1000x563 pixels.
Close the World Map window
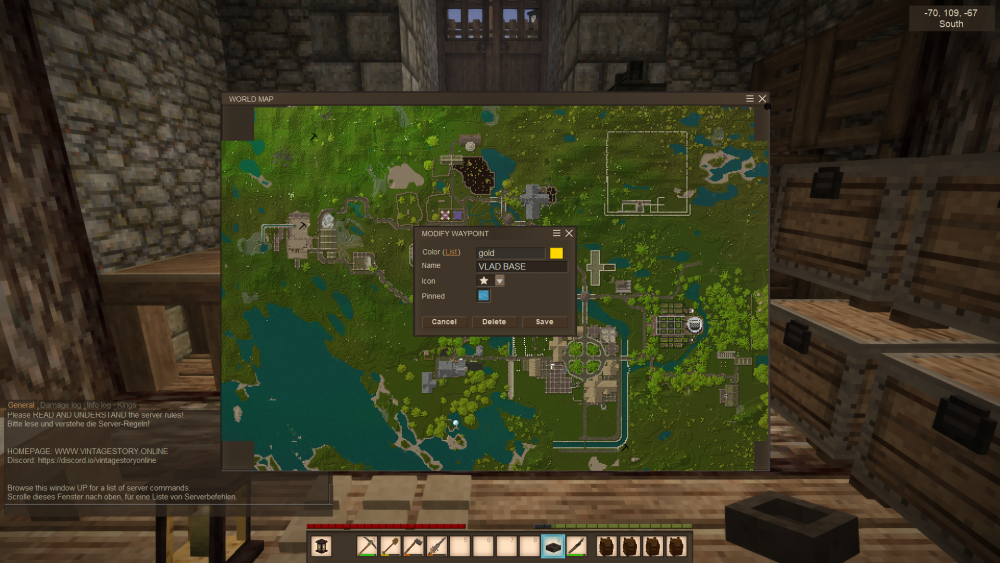(x=763, y=99)
